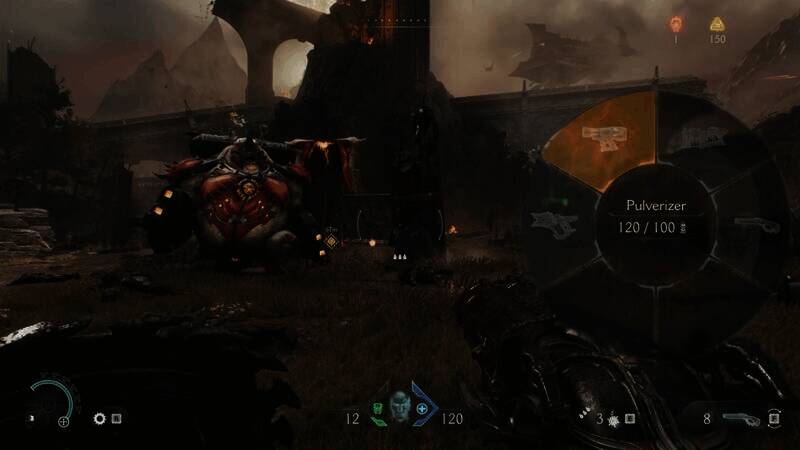Image resolution: width=800 pixels, height=450 pixels.
Task: Click the green armor icon
Action: pyautogui.click(x=377, y=409)
